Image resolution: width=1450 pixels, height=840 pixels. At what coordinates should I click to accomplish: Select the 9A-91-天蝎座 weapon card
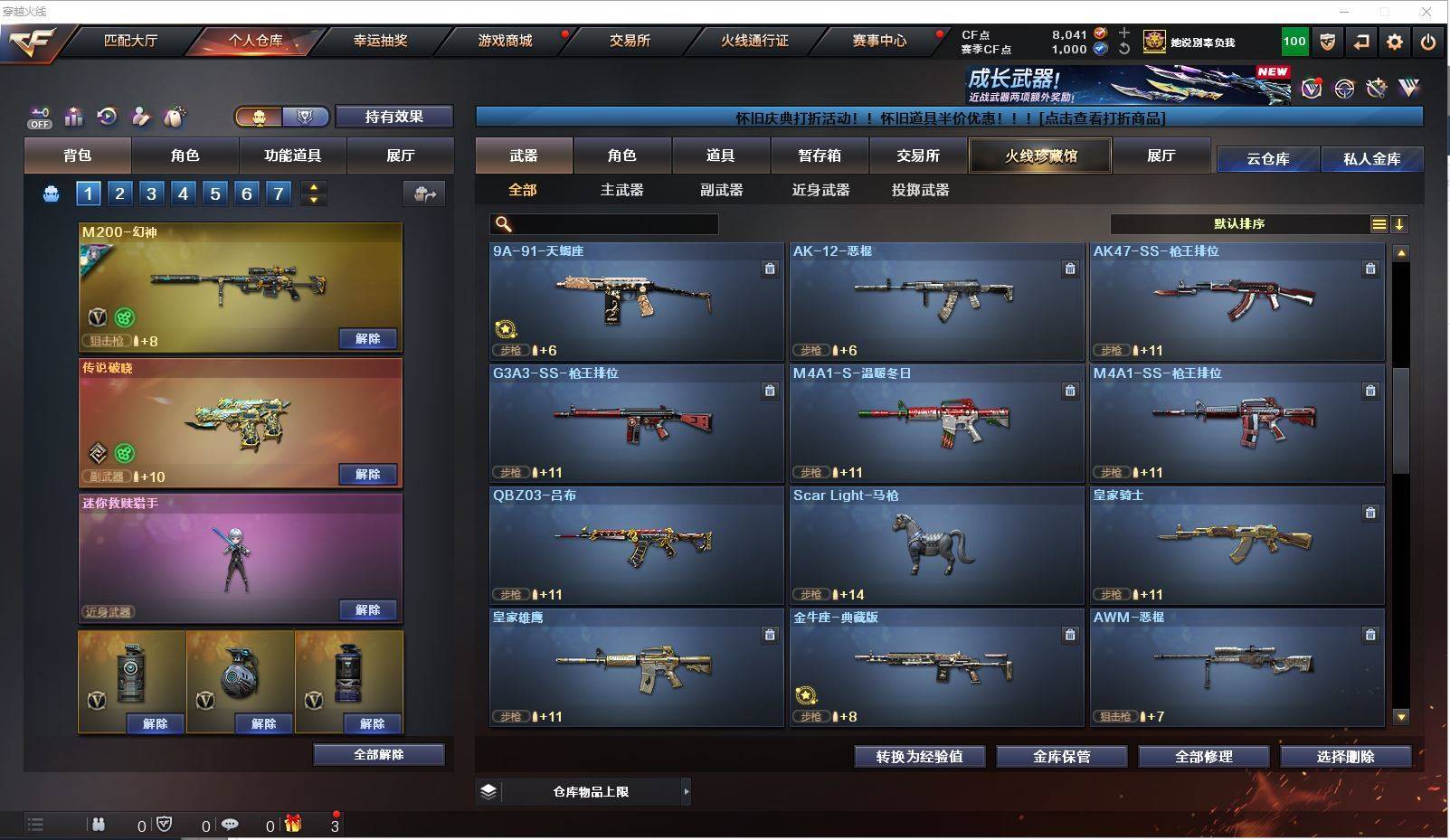tap(636, 301)
